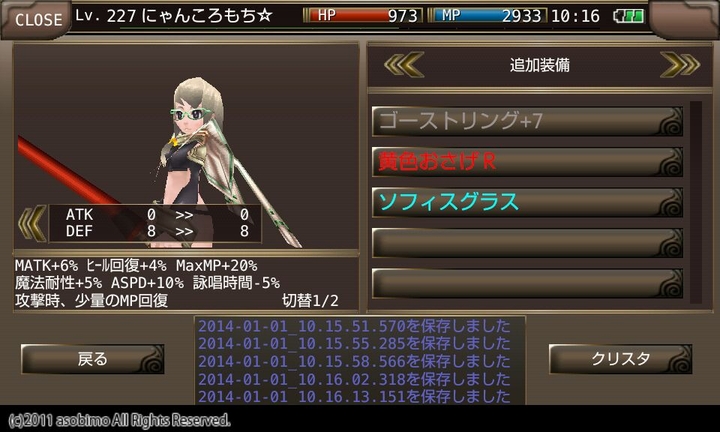The width and height of the screenshot is (720, 432).
Task: Open the クリスタ crysta menu
Action: pos(620,359)
